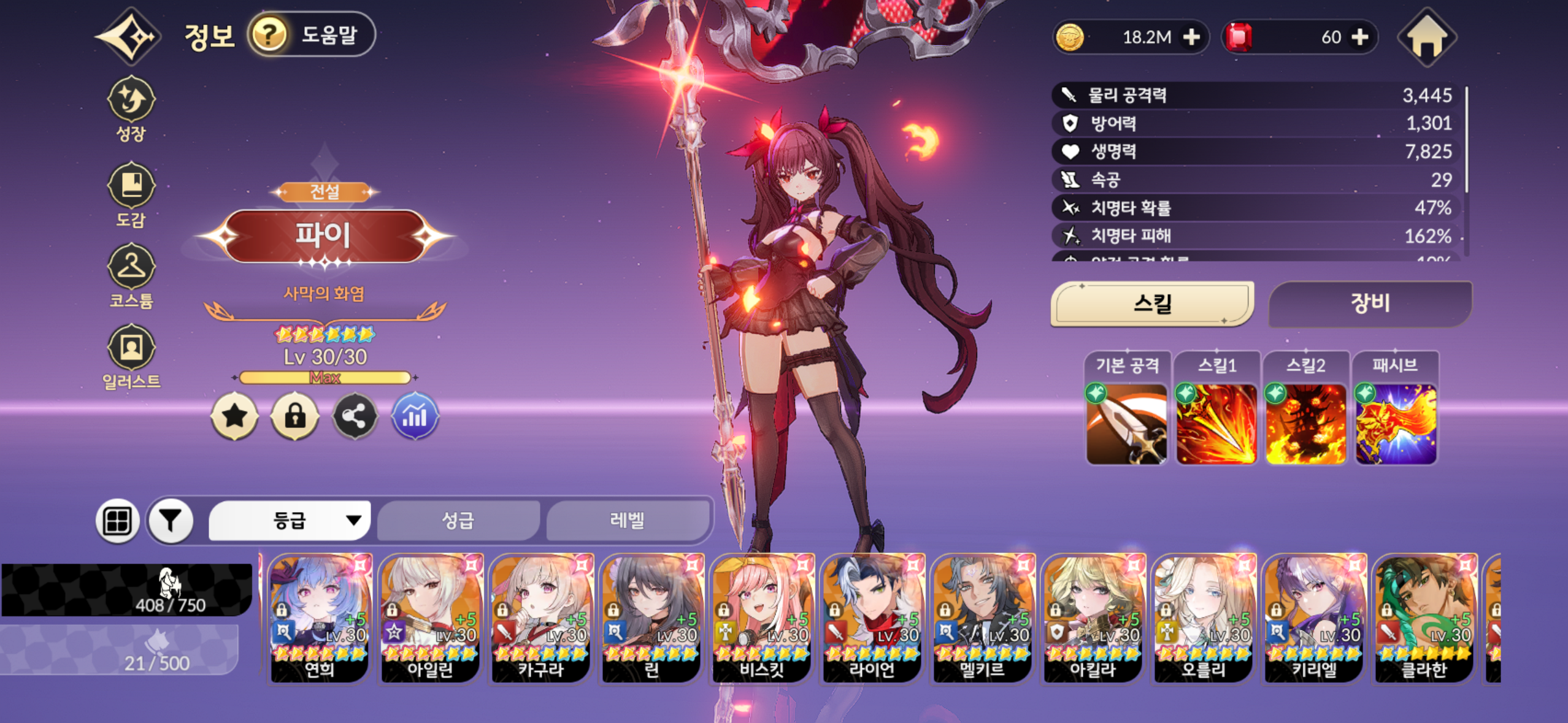Screen dimensions: 1568x723
Task: Add more red gems with plus button
Action: pos(1360,37)
